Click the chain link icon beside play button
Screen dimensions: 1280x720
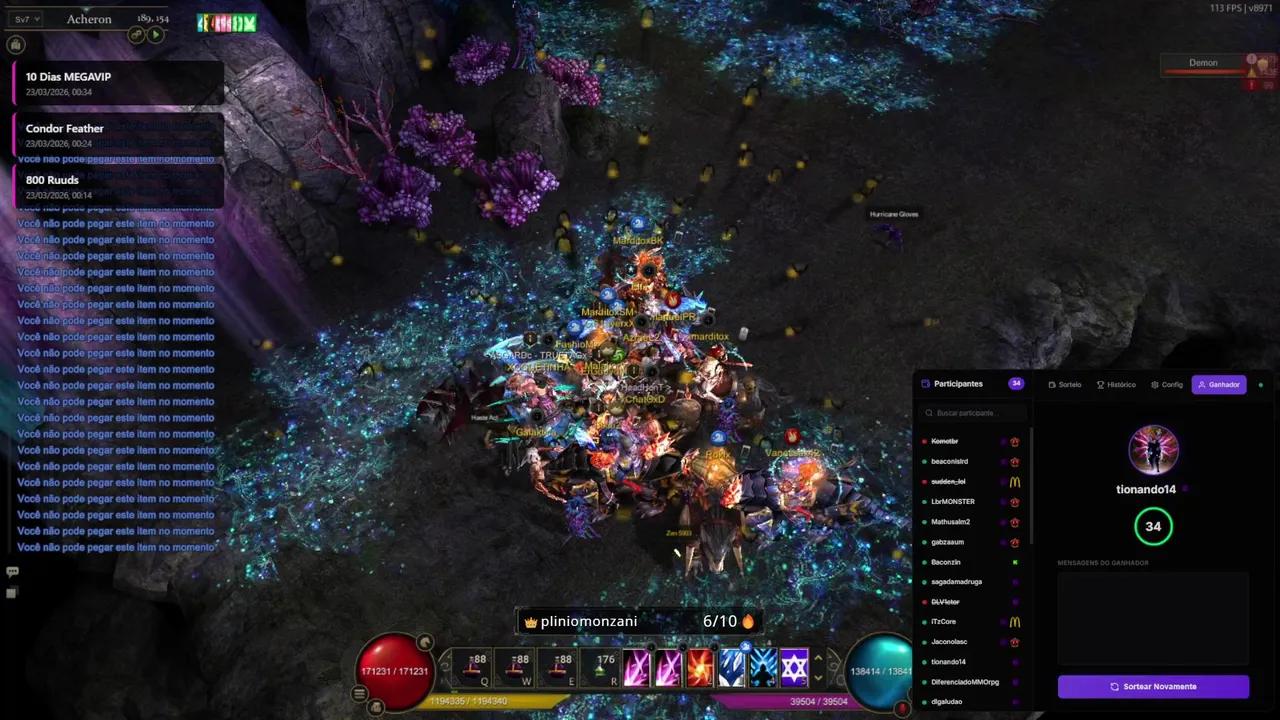tap(137, 35)
